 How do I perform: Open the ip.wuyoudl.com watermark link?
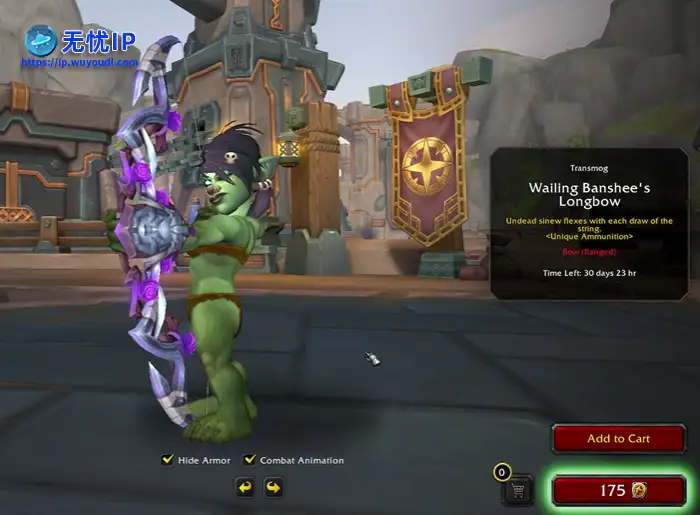coord(80,61)
